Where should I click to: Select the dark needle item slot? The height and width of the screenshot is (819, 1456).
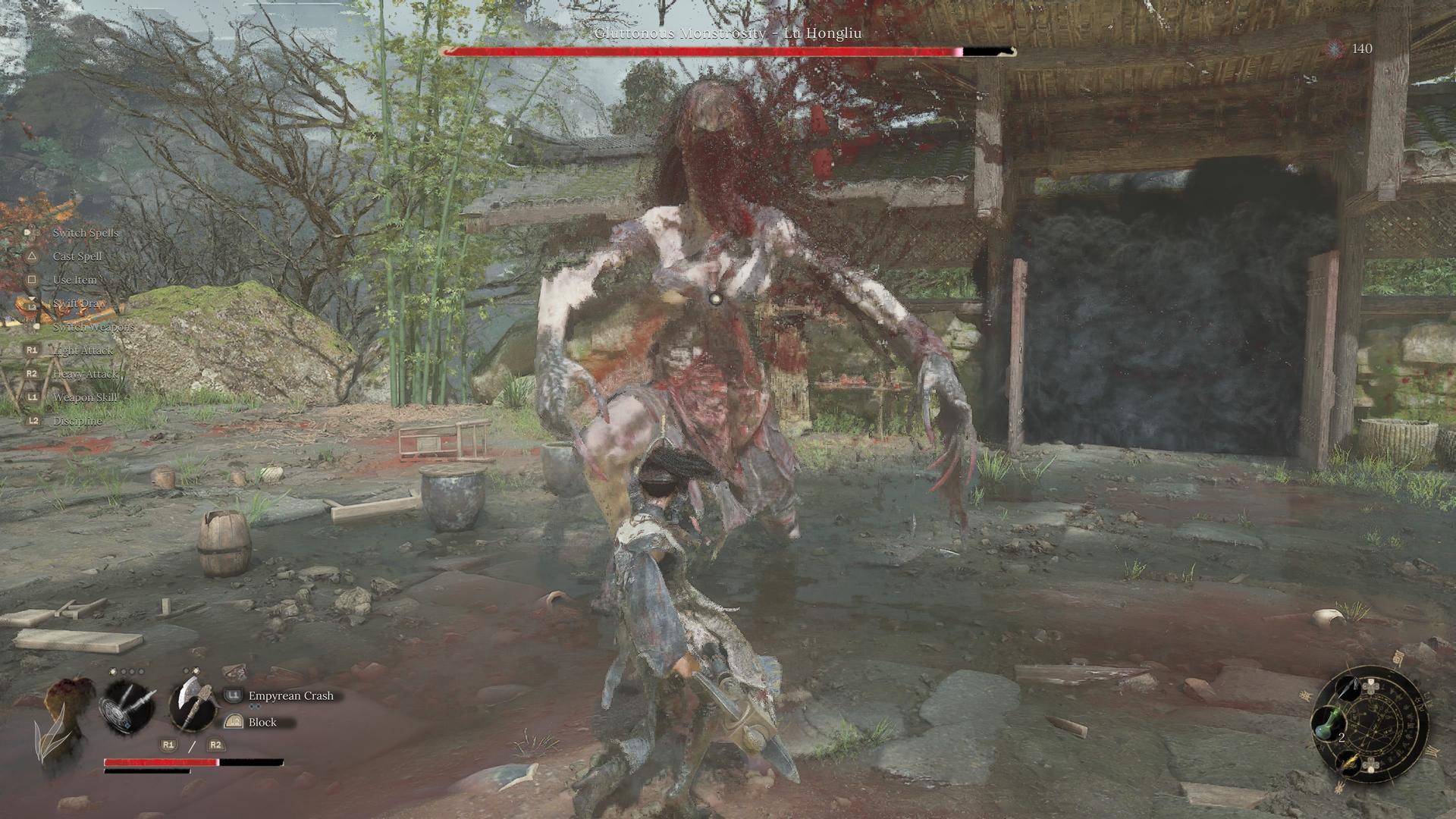coord(1350,689)
